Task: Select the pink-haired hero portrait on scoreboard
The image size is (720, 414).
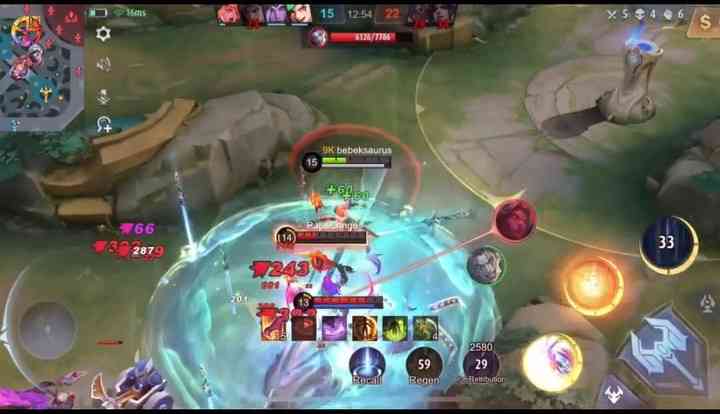Action: pyautogui.click(x=229, y=14)
